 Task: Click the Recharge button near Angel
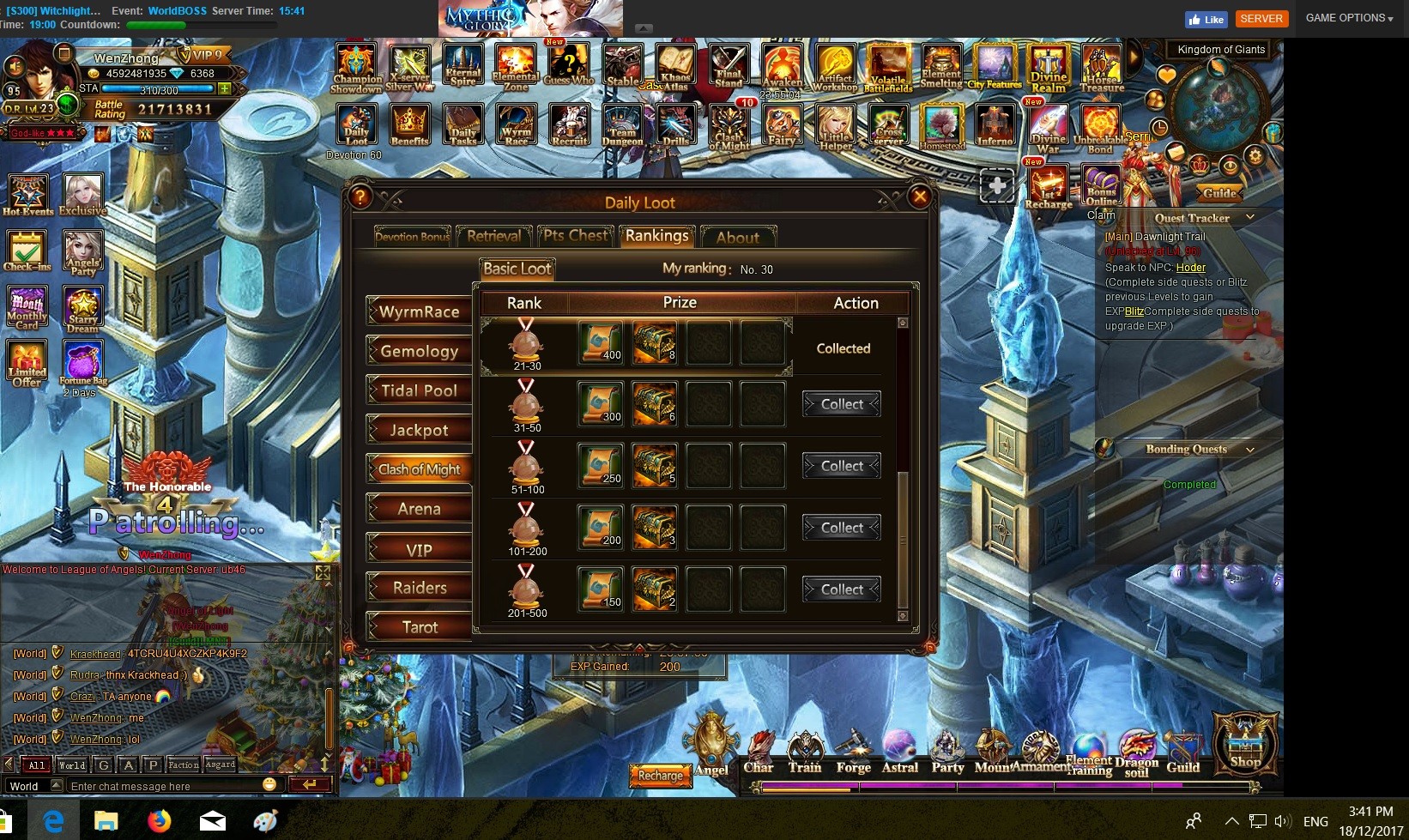tap(660, 776)
